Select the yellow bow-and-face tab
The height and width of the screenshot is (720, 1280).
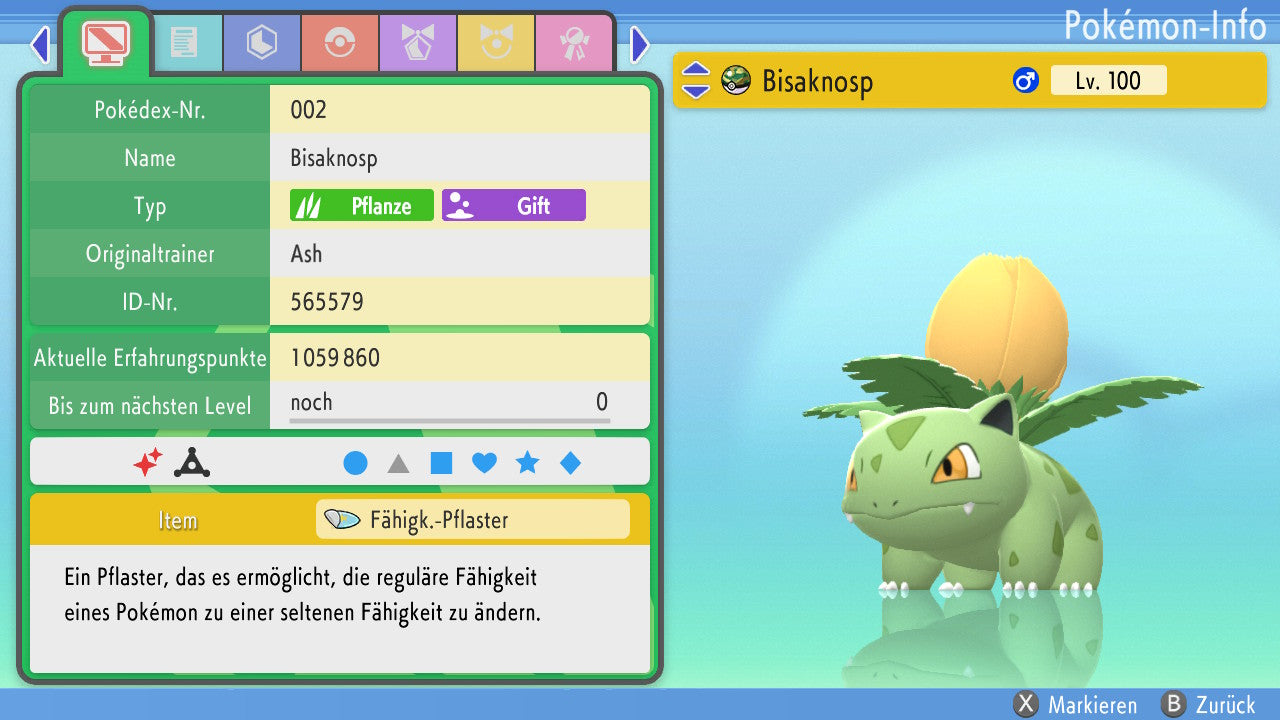(x=495, y=43)
